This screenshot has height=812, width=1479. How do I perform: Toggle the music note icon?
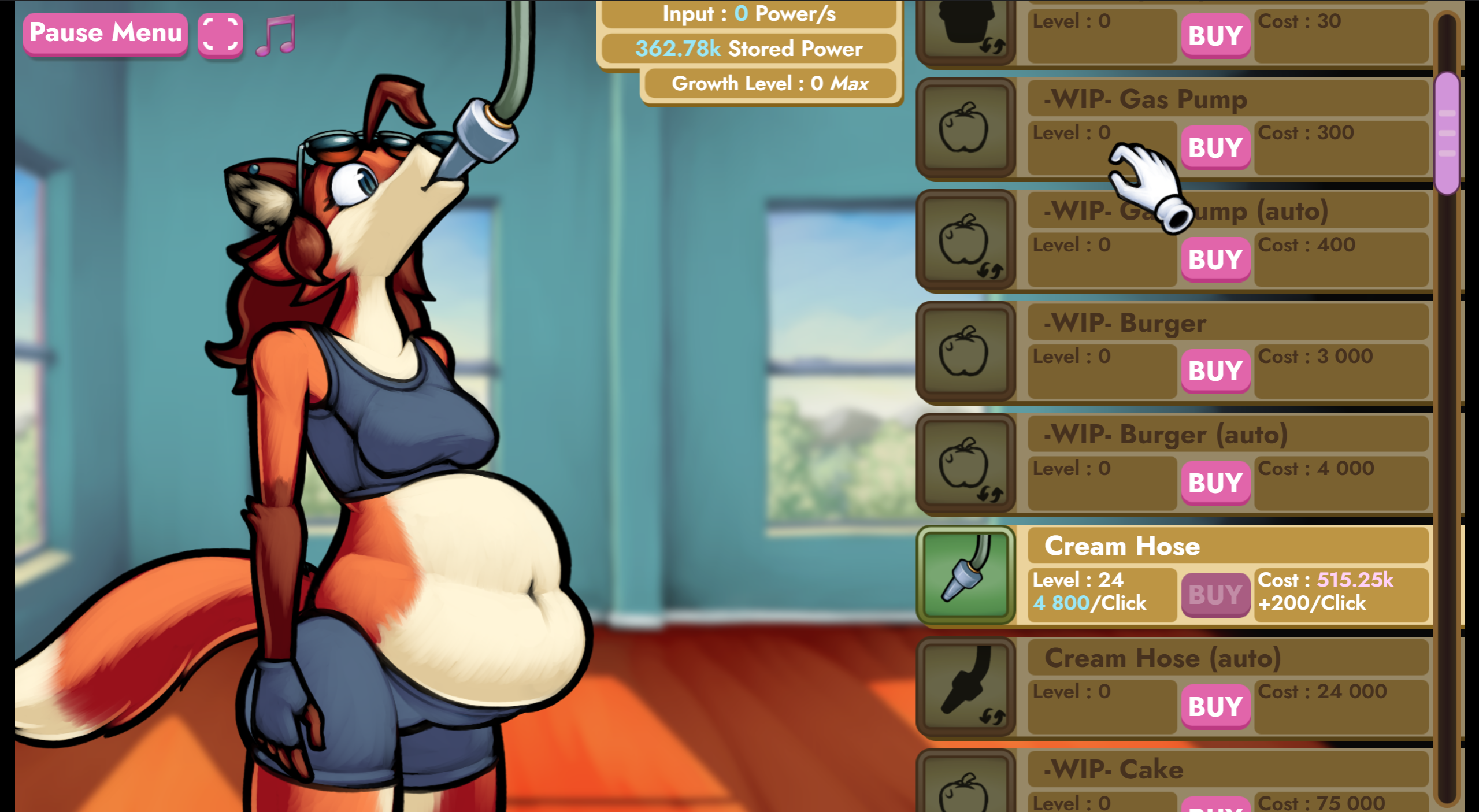pos(276,35)
